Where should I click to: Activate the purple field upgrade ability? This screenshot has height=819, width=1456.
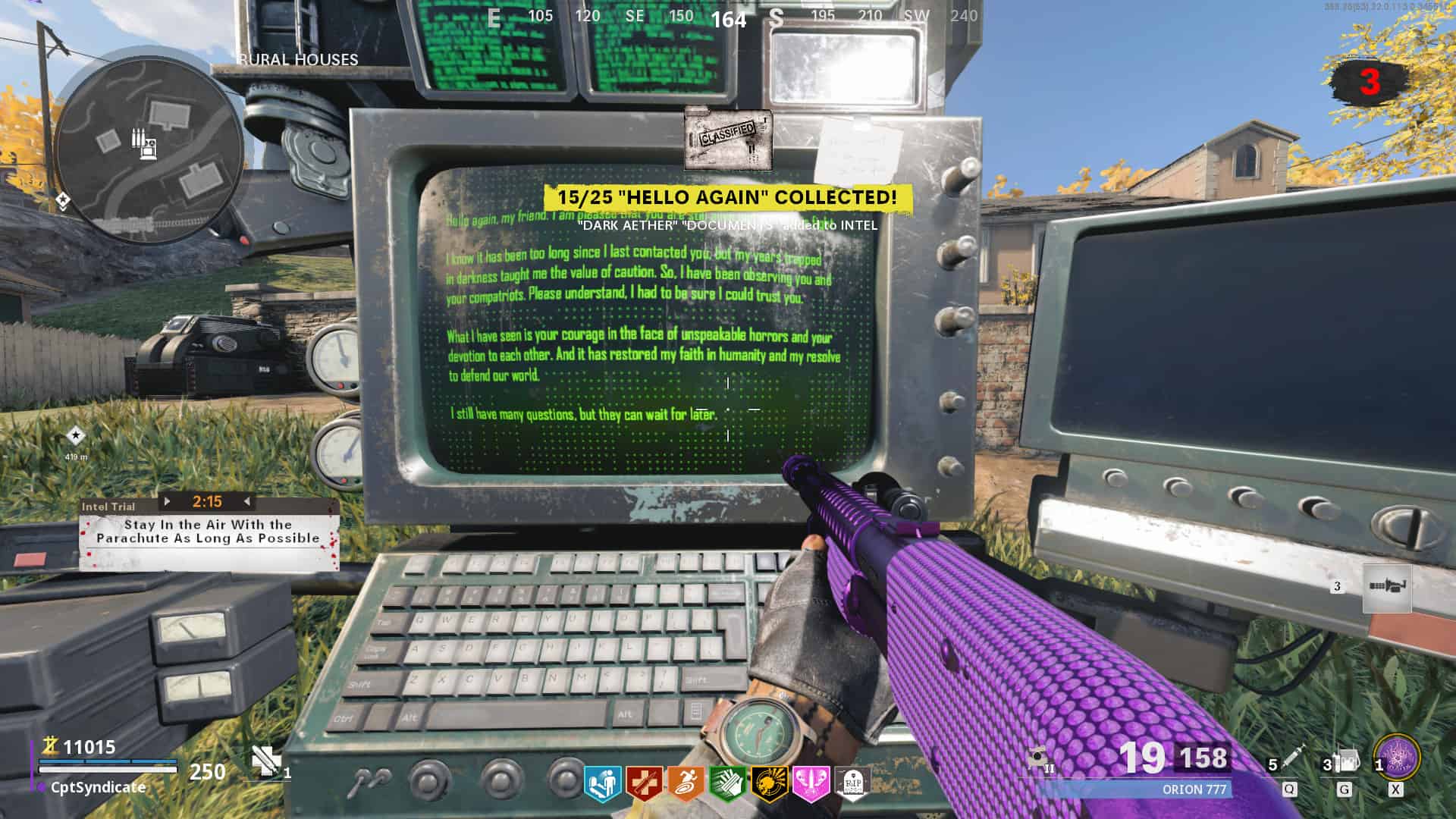point(1396,758)
